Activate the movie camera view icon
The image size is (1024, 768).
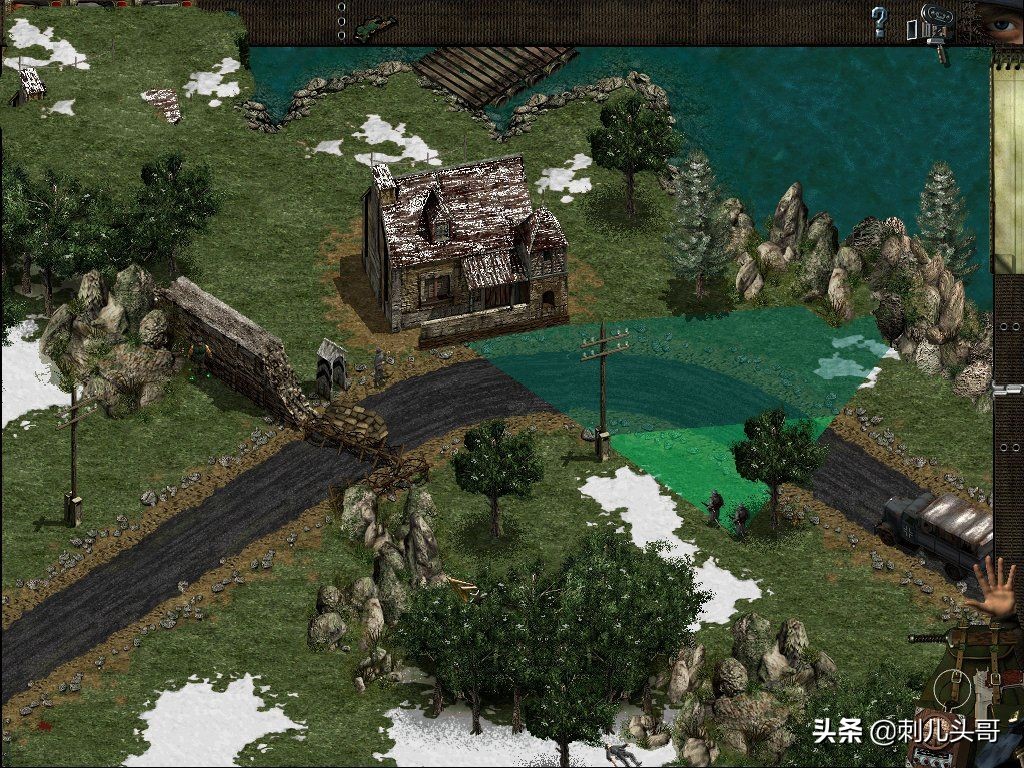click(x=937, y=24)
